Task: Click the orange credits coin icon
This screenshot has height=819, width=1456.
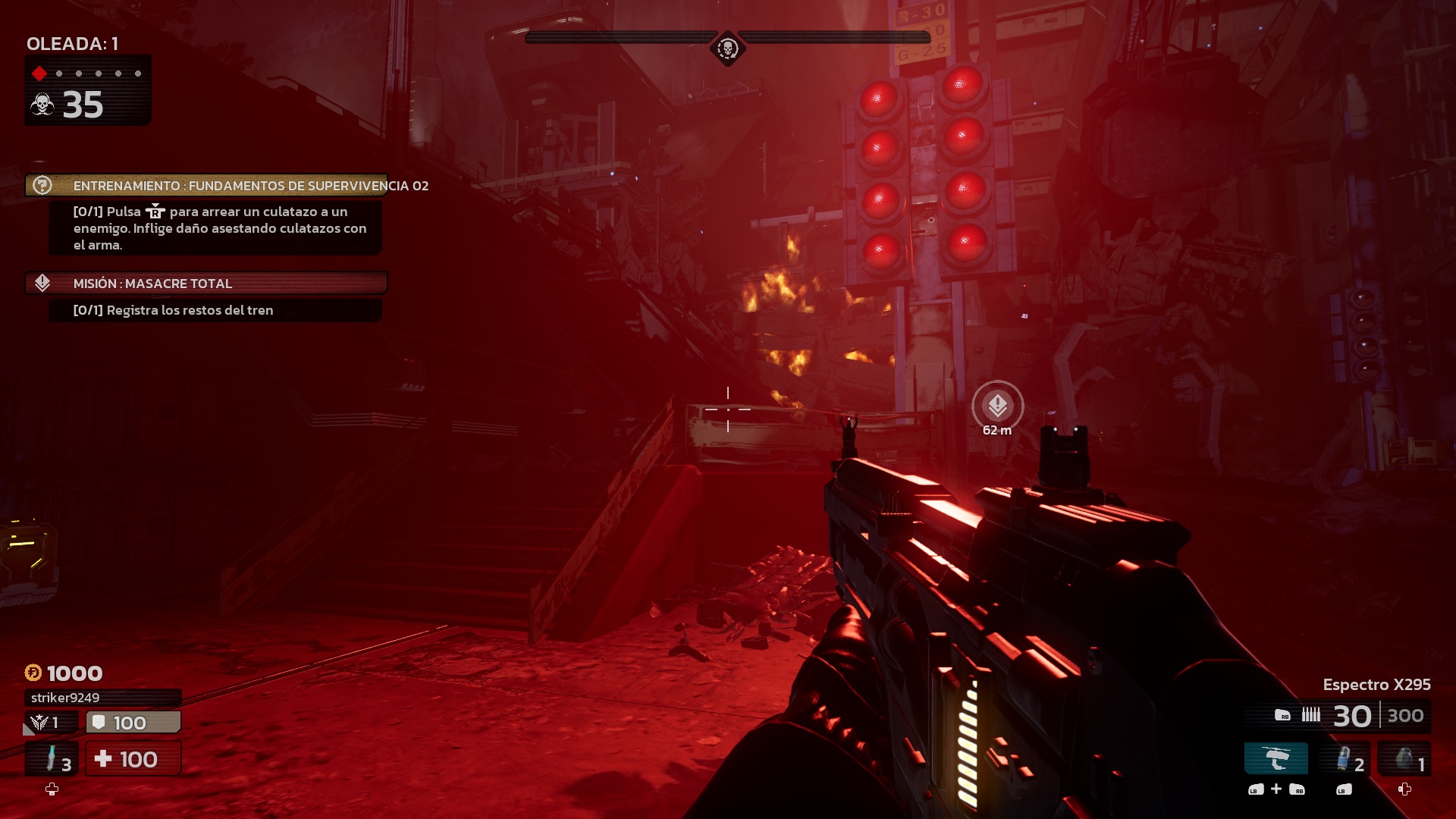Action: pos(33,673)
